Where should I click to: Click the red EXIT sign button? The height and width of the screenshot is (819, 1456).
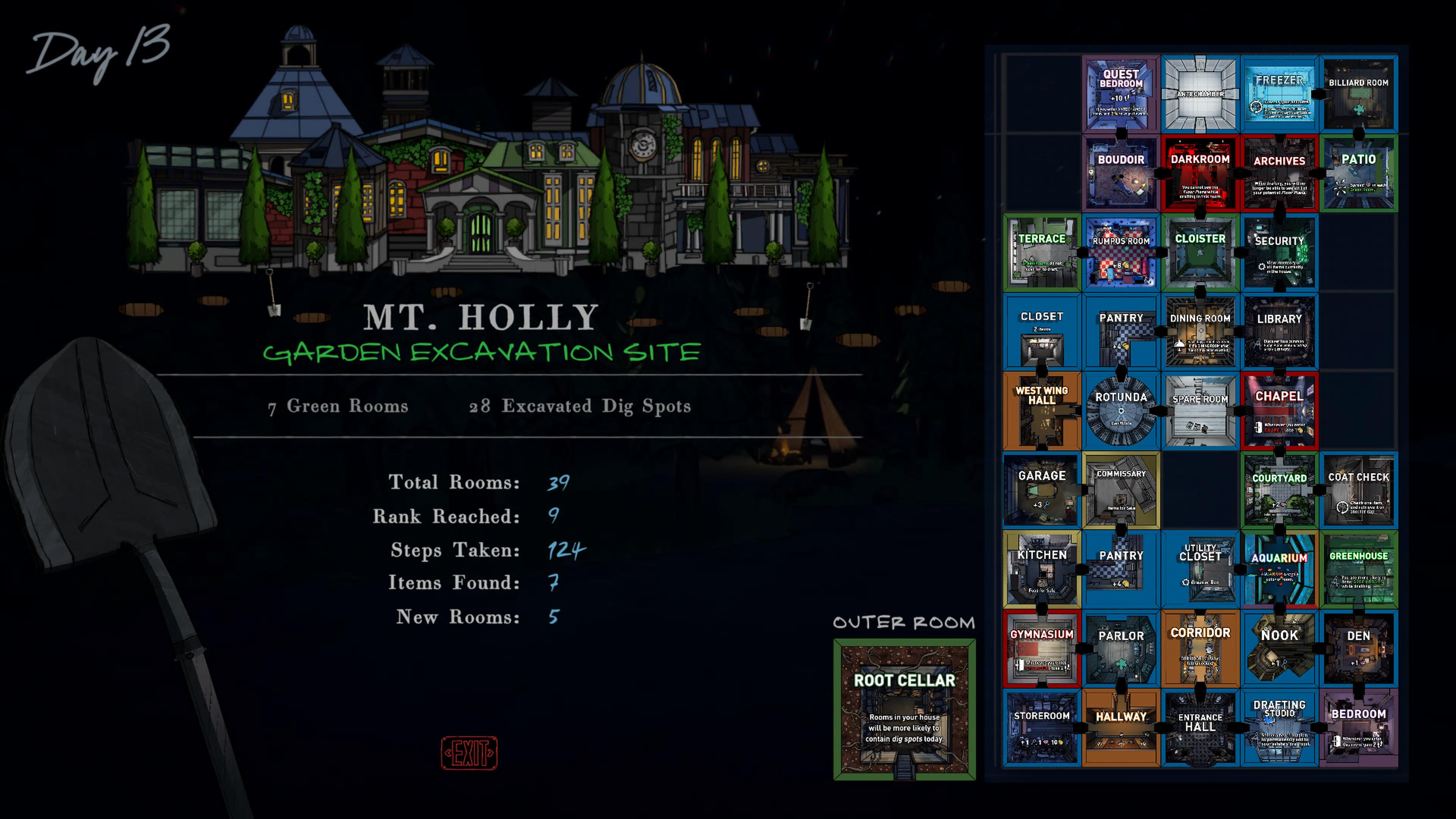click(469, 753)
